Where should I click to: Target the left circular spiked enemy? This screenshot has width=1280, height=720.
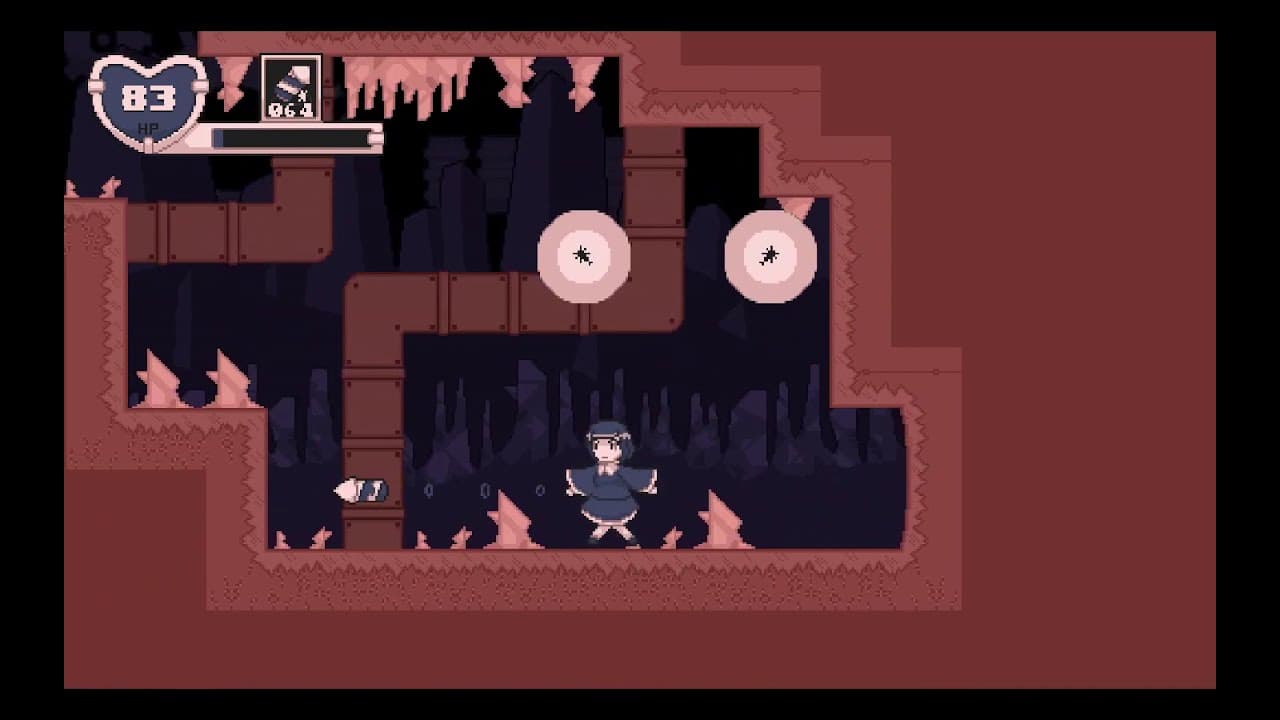click(x=584, y=258)
